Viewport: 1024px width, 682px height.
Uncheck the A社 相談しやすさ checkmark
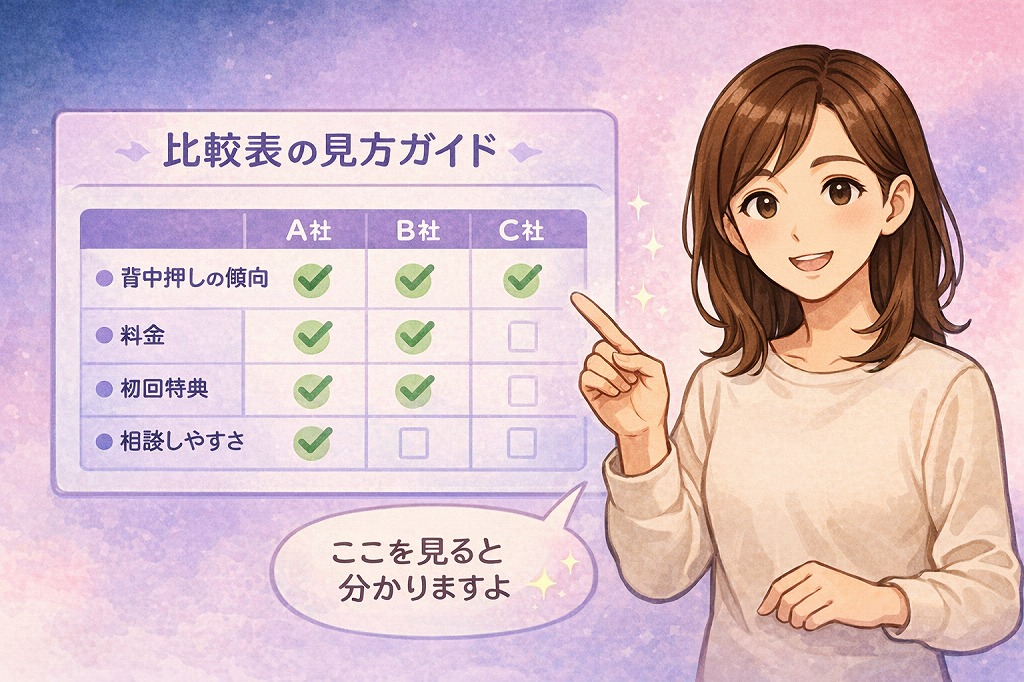pyautogui.click(x=312, y=440)
